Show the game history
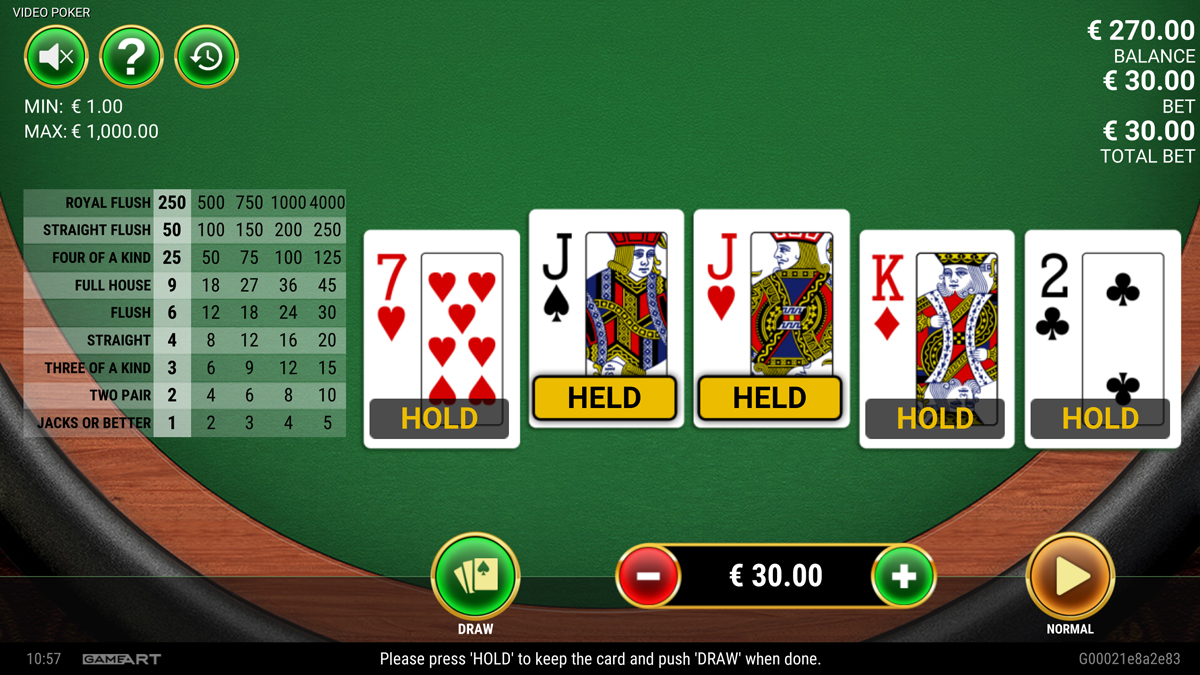The width and height of the screenshot is (1200, 675). coord(206,57)
